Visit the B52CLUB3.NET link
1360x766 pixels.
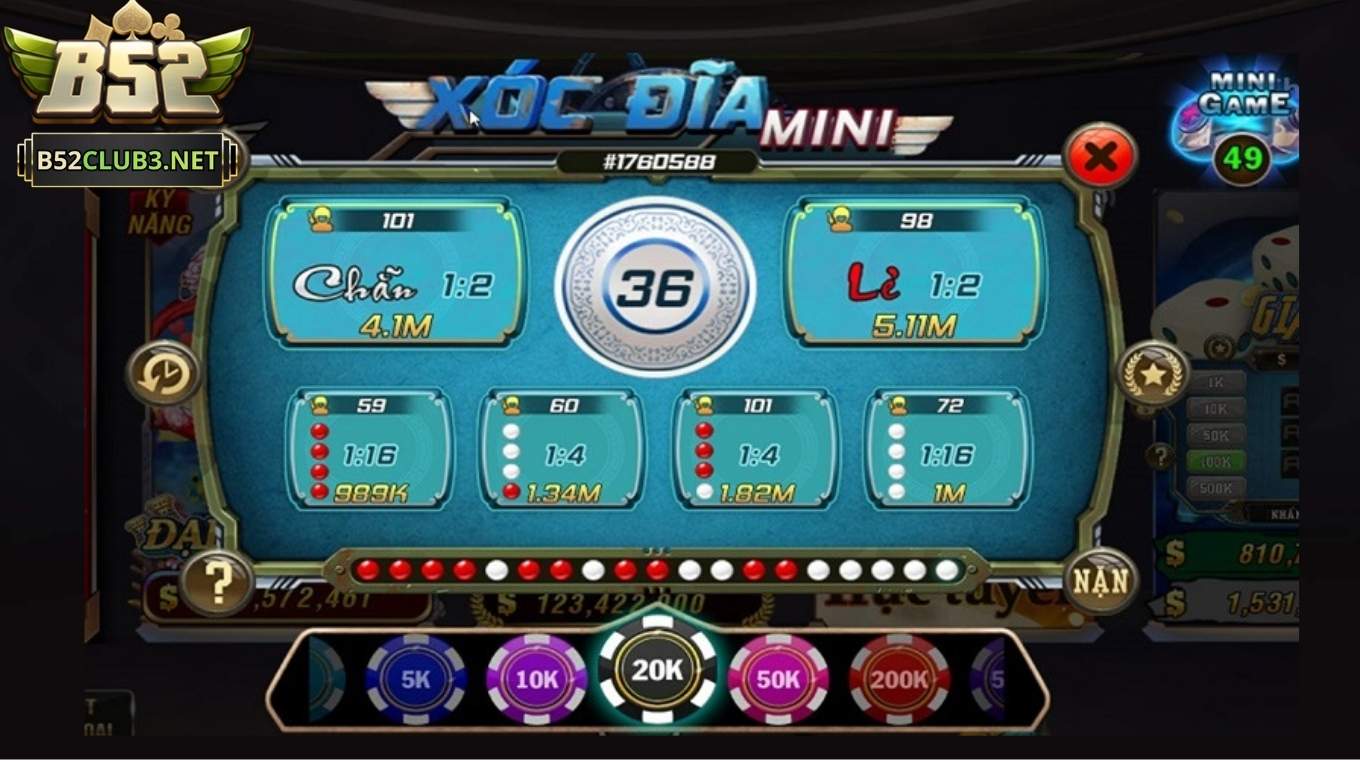click(x=125, y=160)
